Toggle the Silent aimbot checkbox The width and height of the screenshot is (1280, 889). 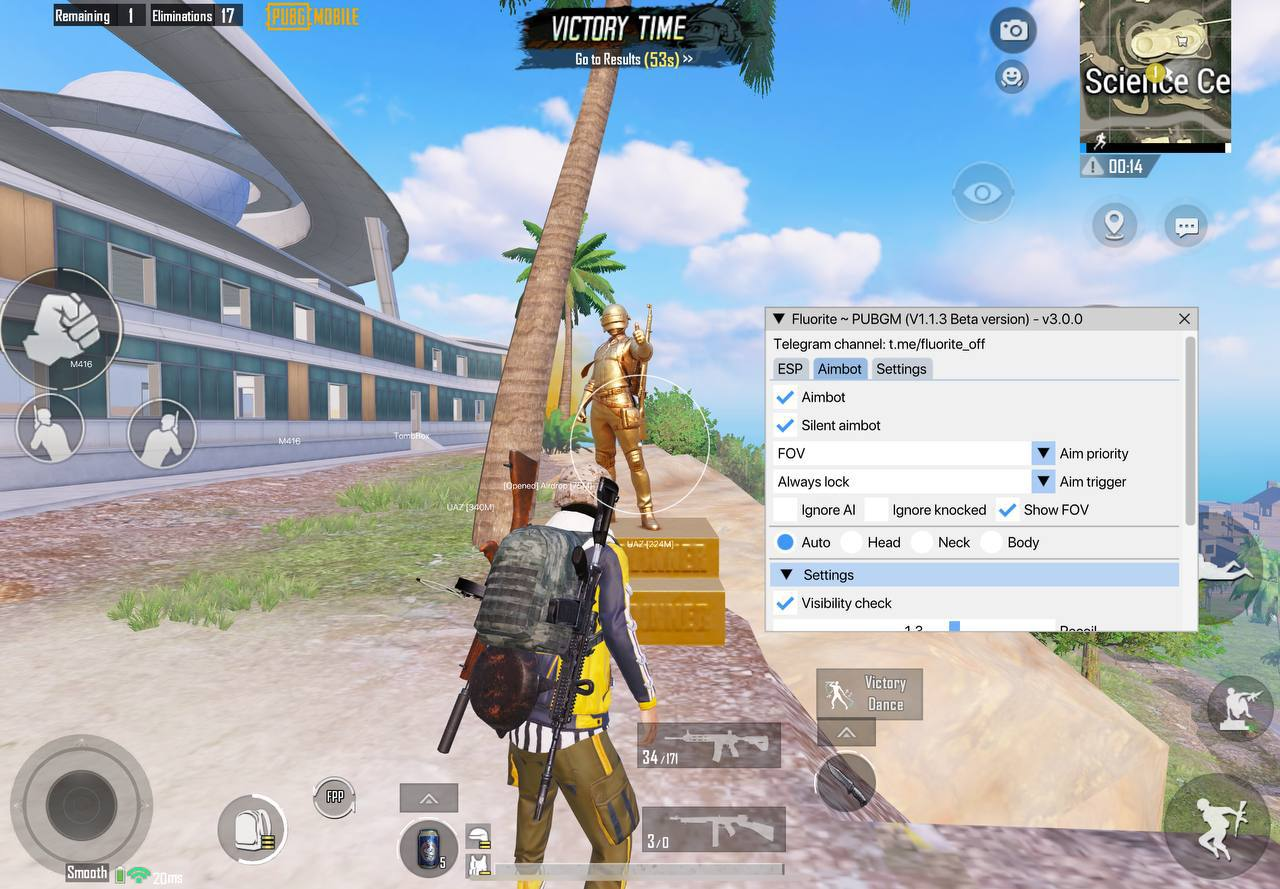786,425
